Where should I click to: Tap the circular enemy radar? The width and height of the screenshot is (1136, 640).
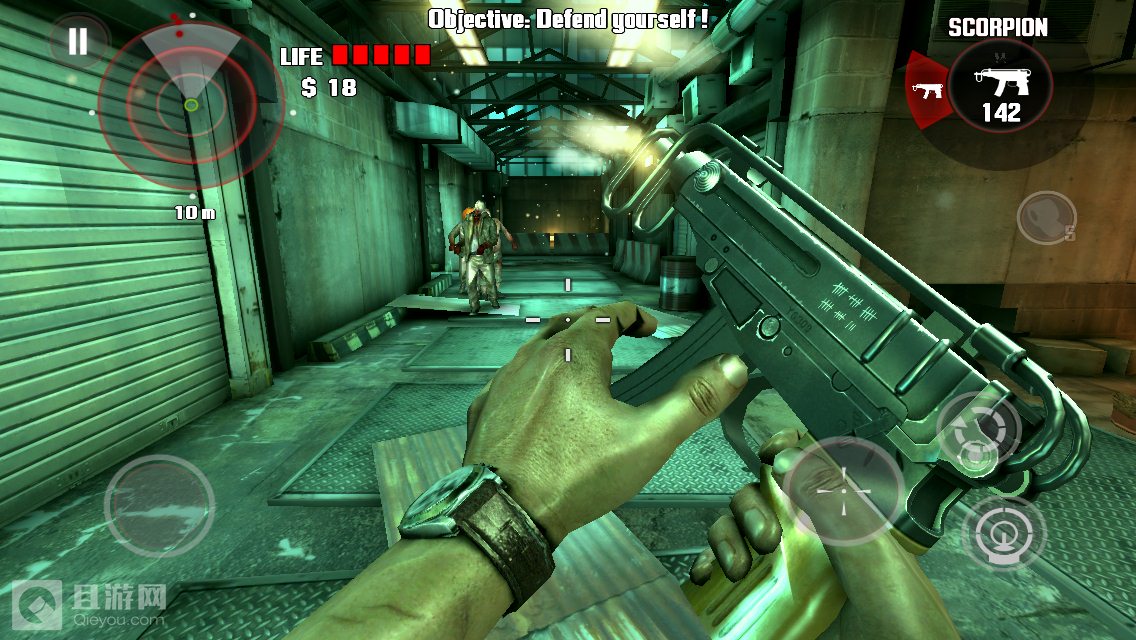coord(191,104)
